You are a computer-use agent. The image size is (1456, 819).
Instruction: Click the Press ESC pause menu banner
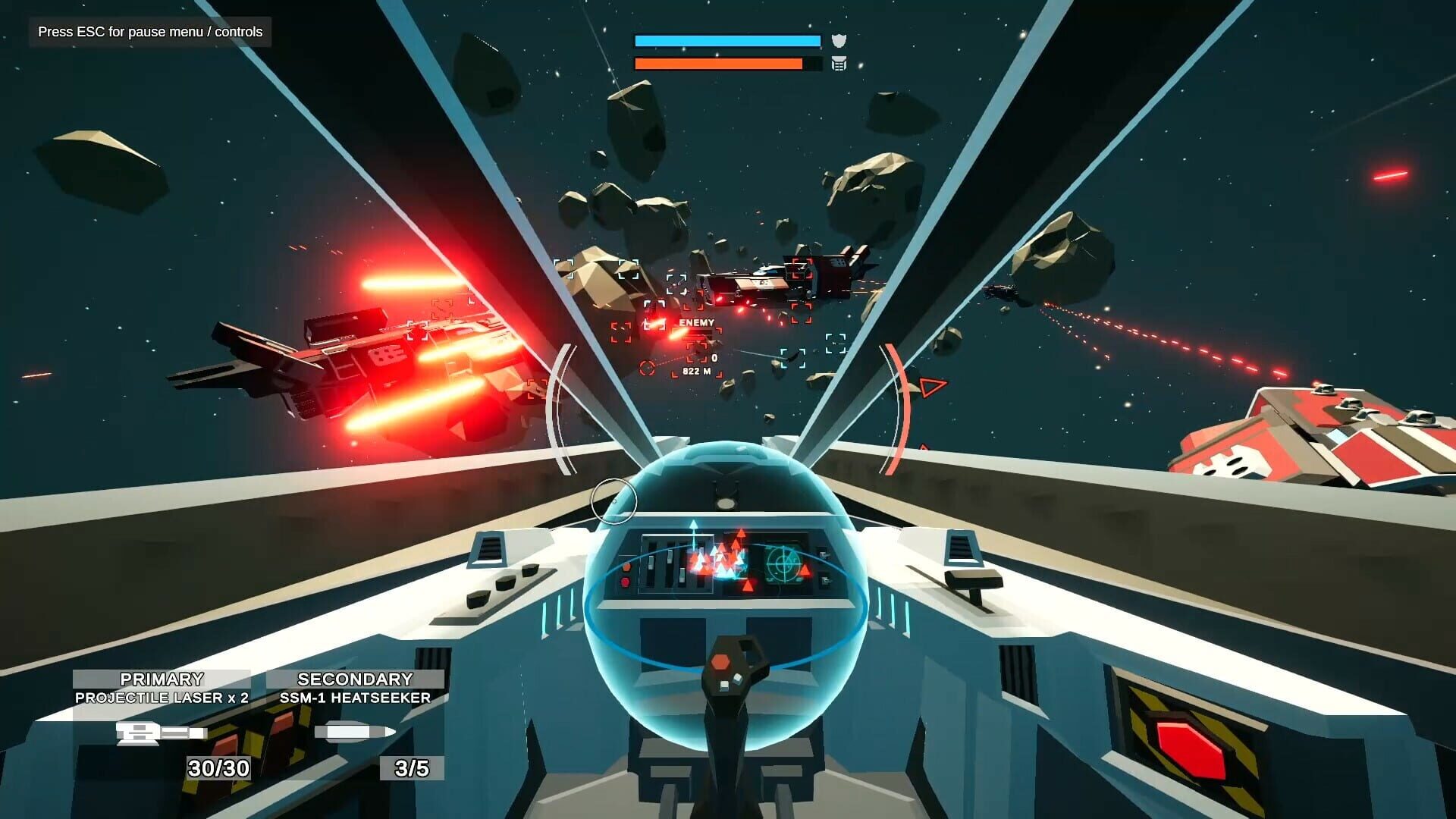click(149, 33)
